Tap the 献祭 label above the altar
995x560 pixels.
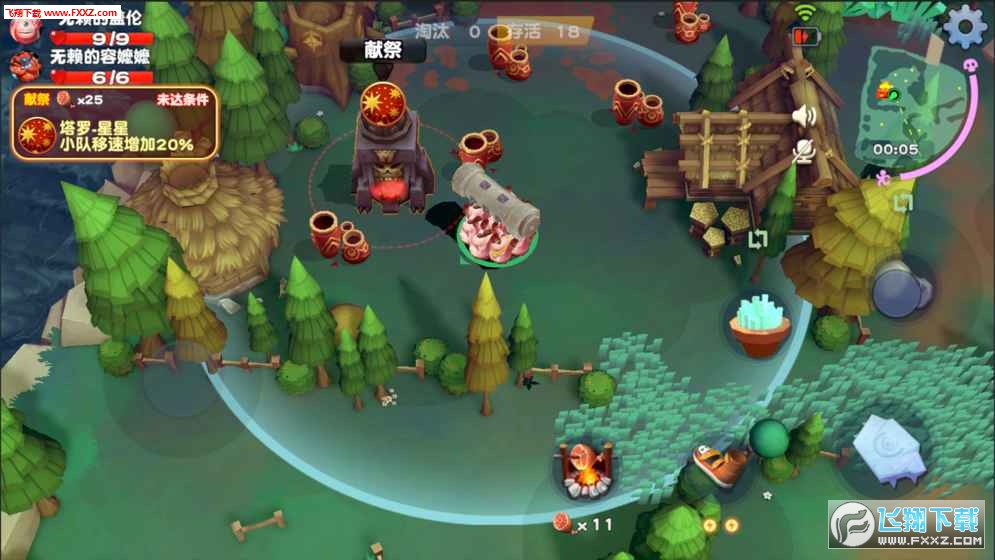pyautogui.click(x=382, y=48)
